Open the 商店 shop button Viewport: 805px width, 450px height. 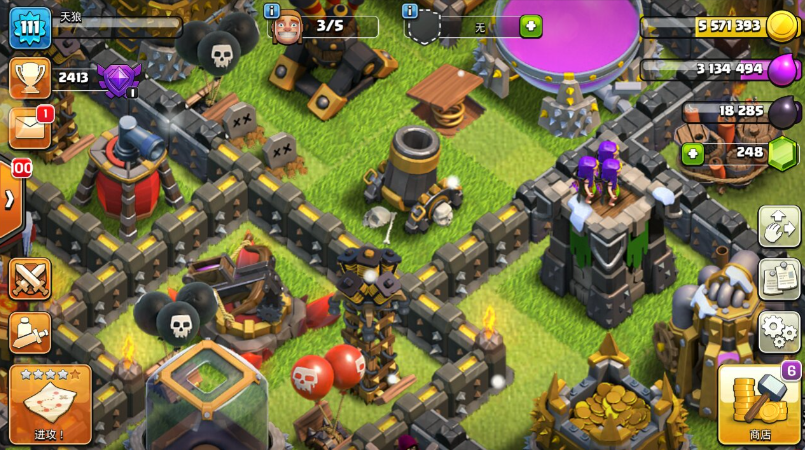[759, 403]
